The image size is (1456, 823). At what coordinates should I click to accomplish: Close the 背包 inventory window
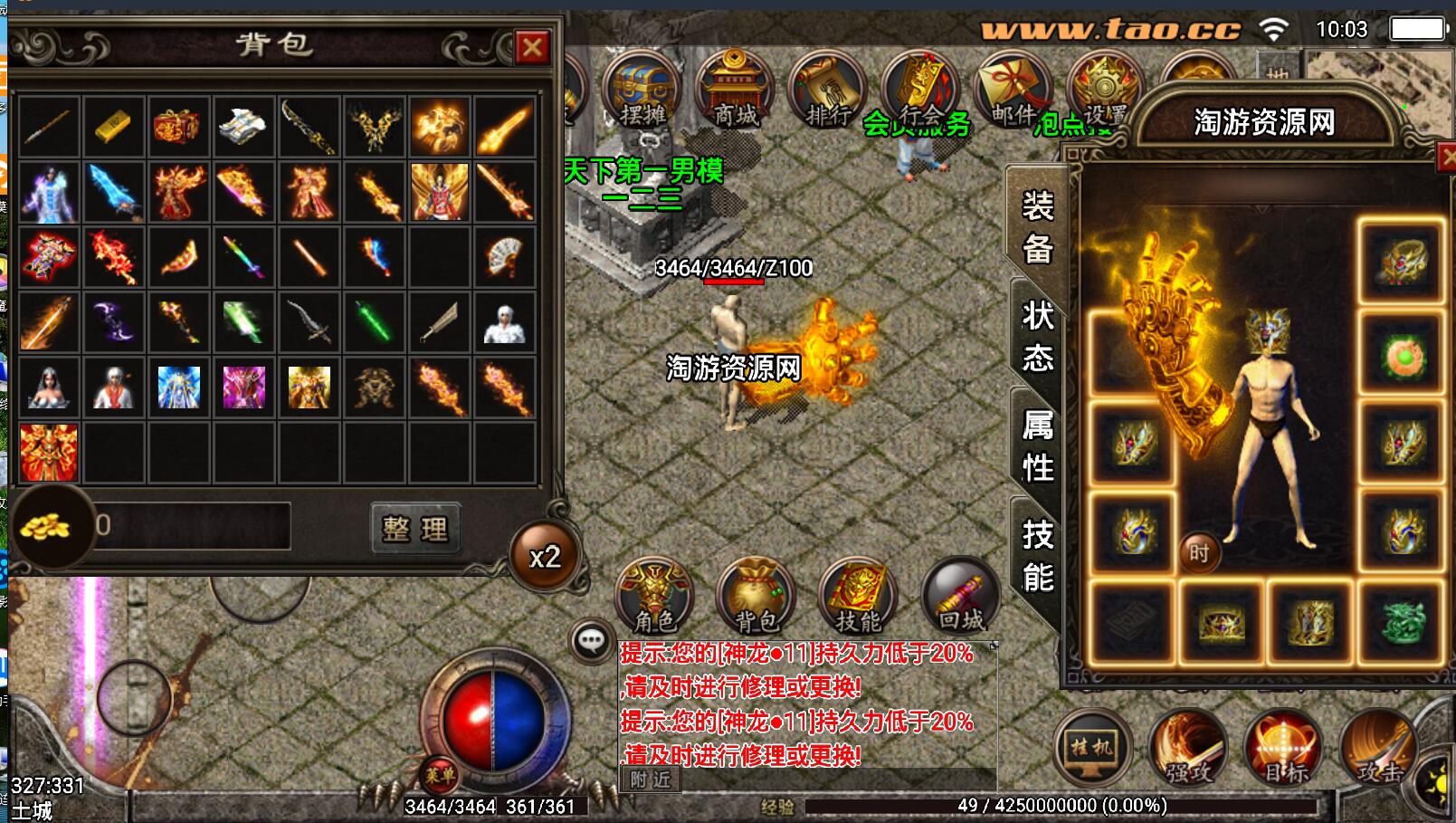tap(532, 46)
